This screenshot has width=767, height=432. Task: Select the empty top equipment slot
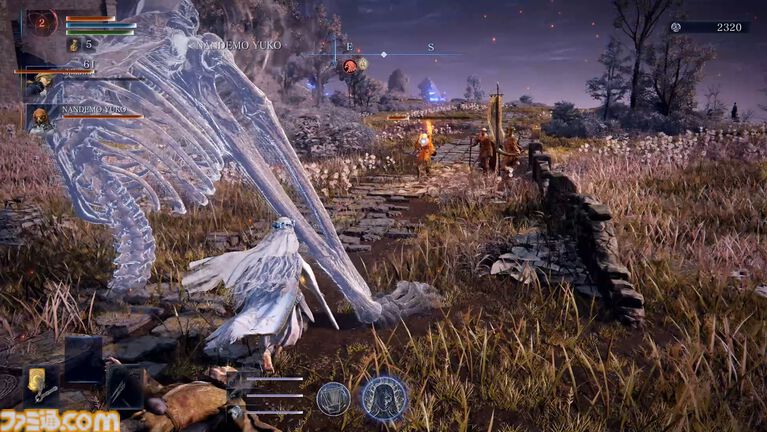(83, 355)
